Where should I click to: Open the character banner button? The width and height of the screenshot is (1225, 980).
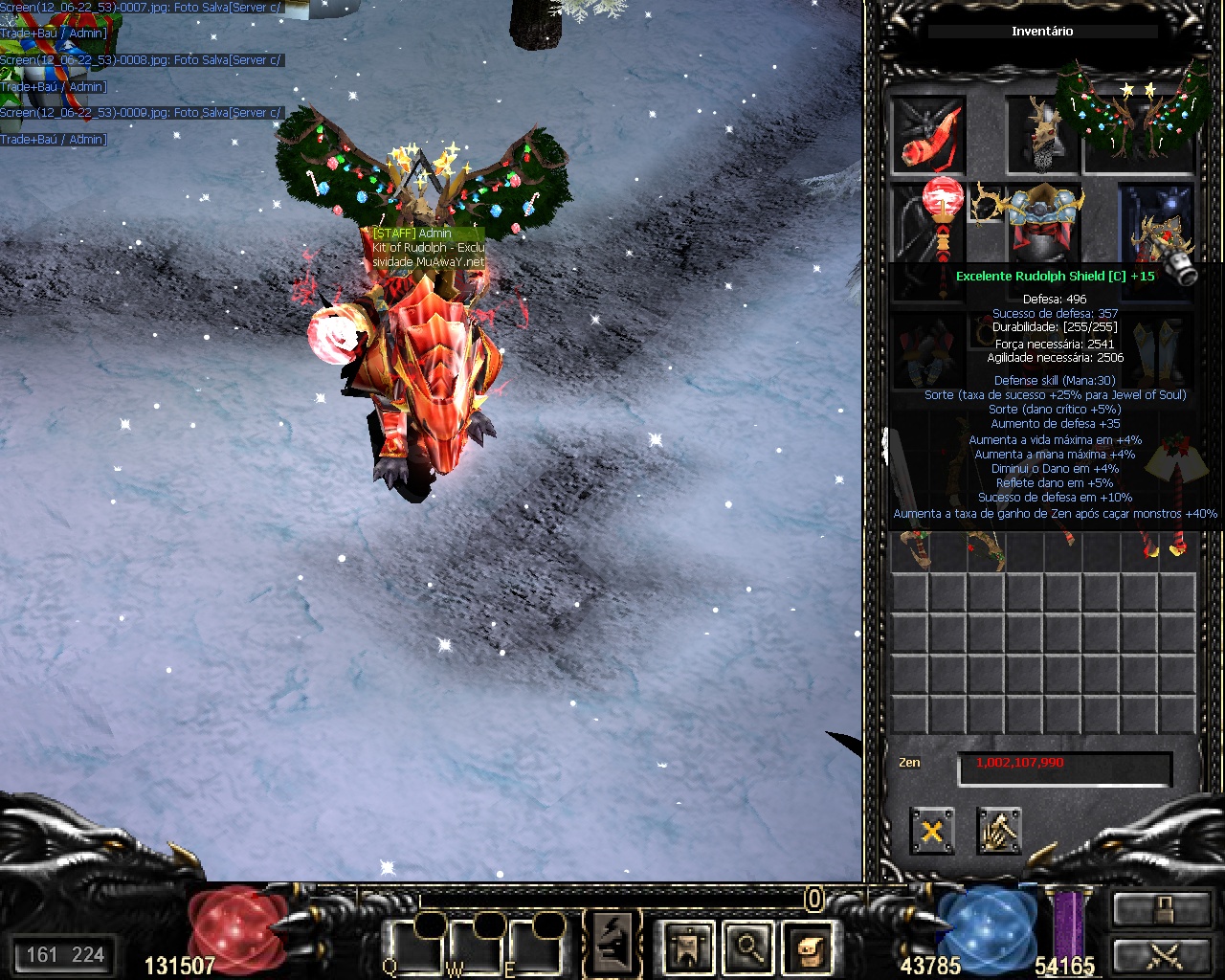[689, 946]
